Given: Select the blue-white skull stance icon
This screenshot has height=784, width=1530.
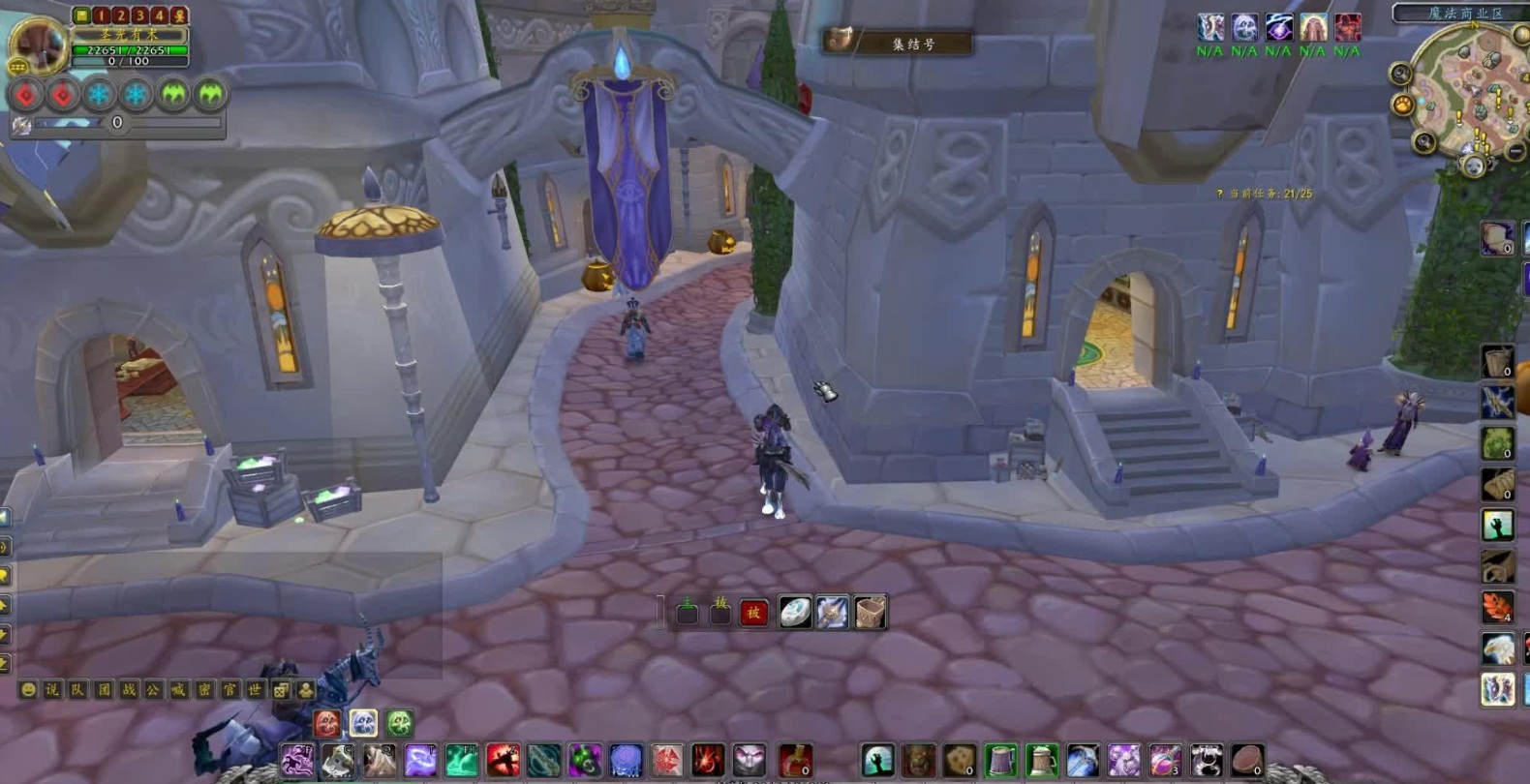Looking at the screenshot, I should pos(363,723).
